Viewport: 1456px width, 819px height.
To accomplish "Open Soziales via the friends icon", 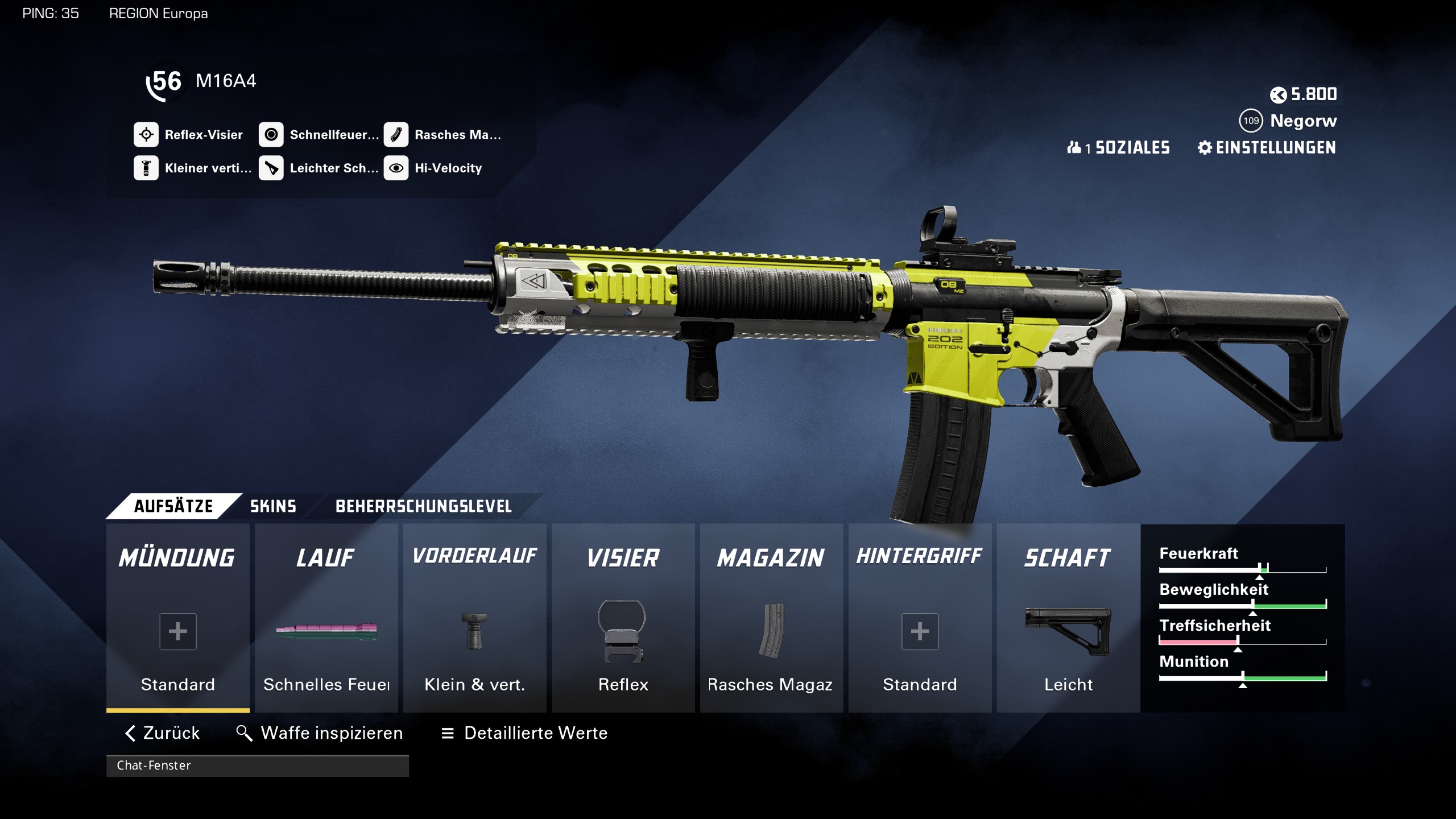I will click(x=1074, y=148).
